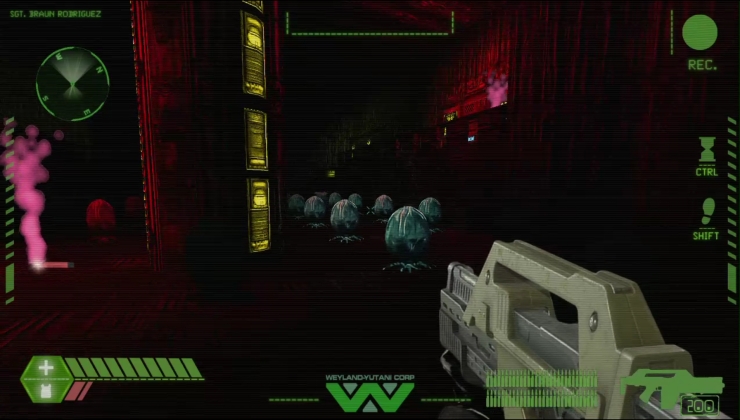740x420 pixels.
Task: Select the green REC recording indicator
Action: point(700,34)
